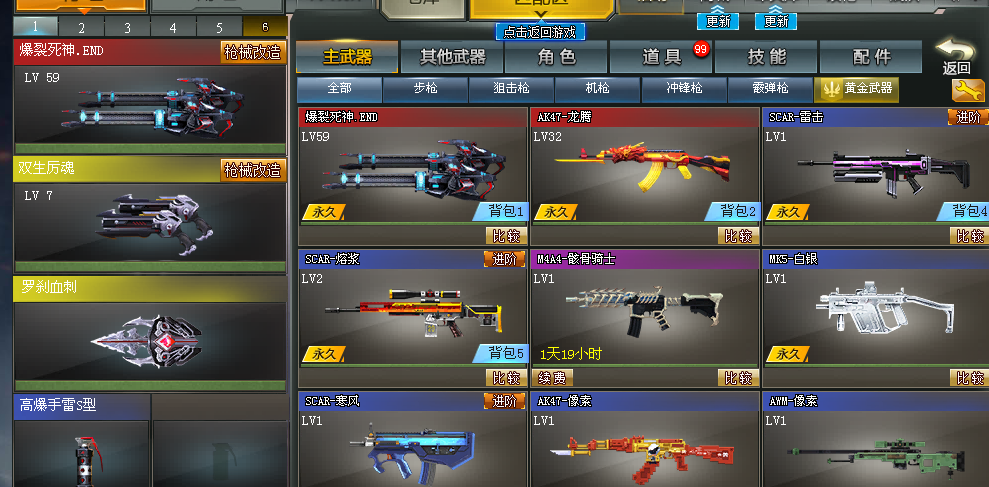Click the 返回 back arrow
Image resolution: width=989 pixels, height=487 pixels.
pos(955,57)
